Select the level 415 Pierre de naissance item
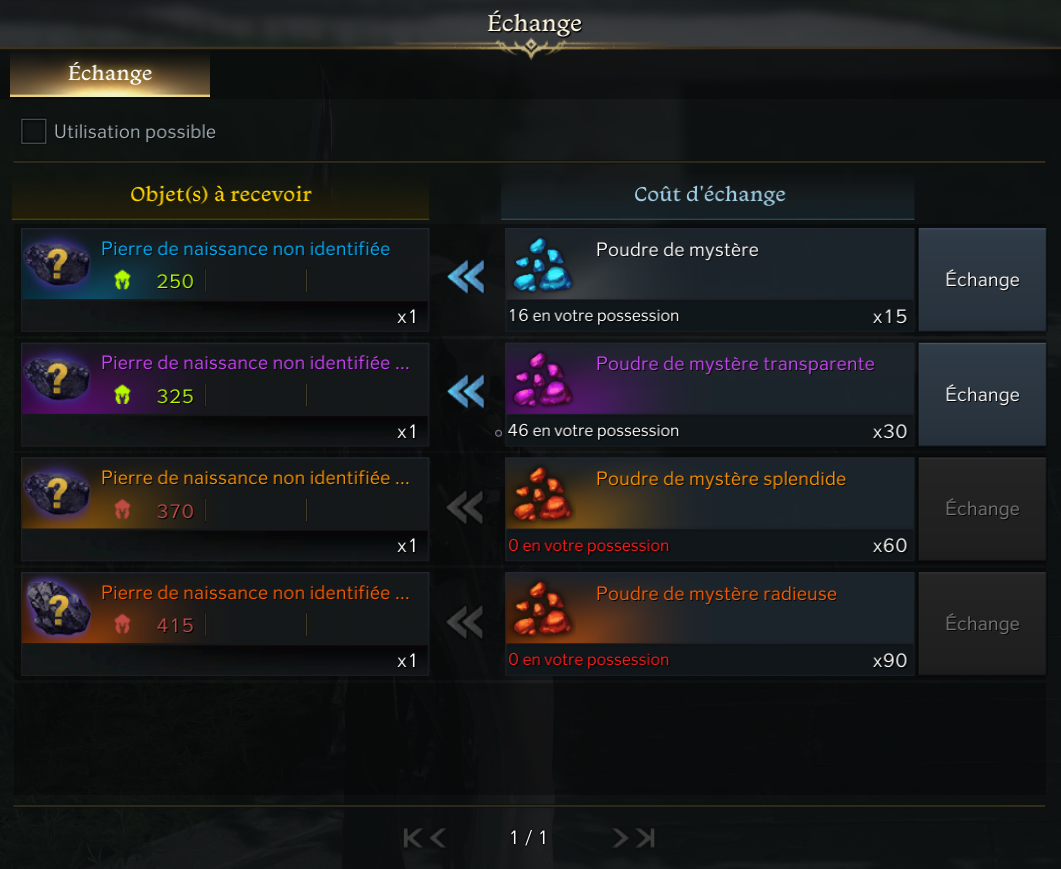 point(225,610)
